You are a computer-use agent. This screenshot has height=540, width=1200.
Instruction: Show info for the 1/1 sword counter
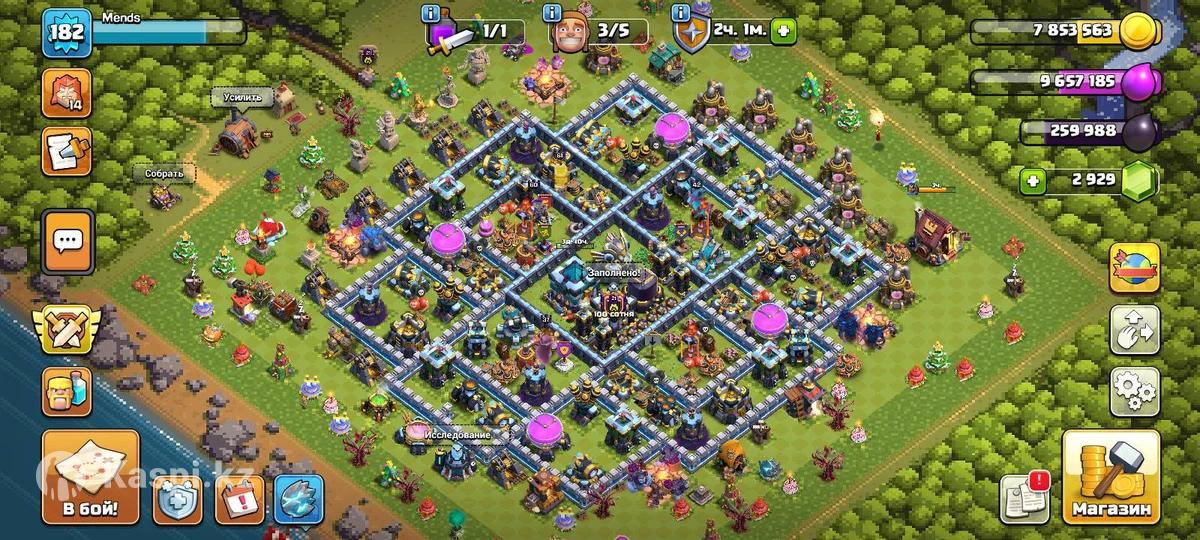click(431, 13)
